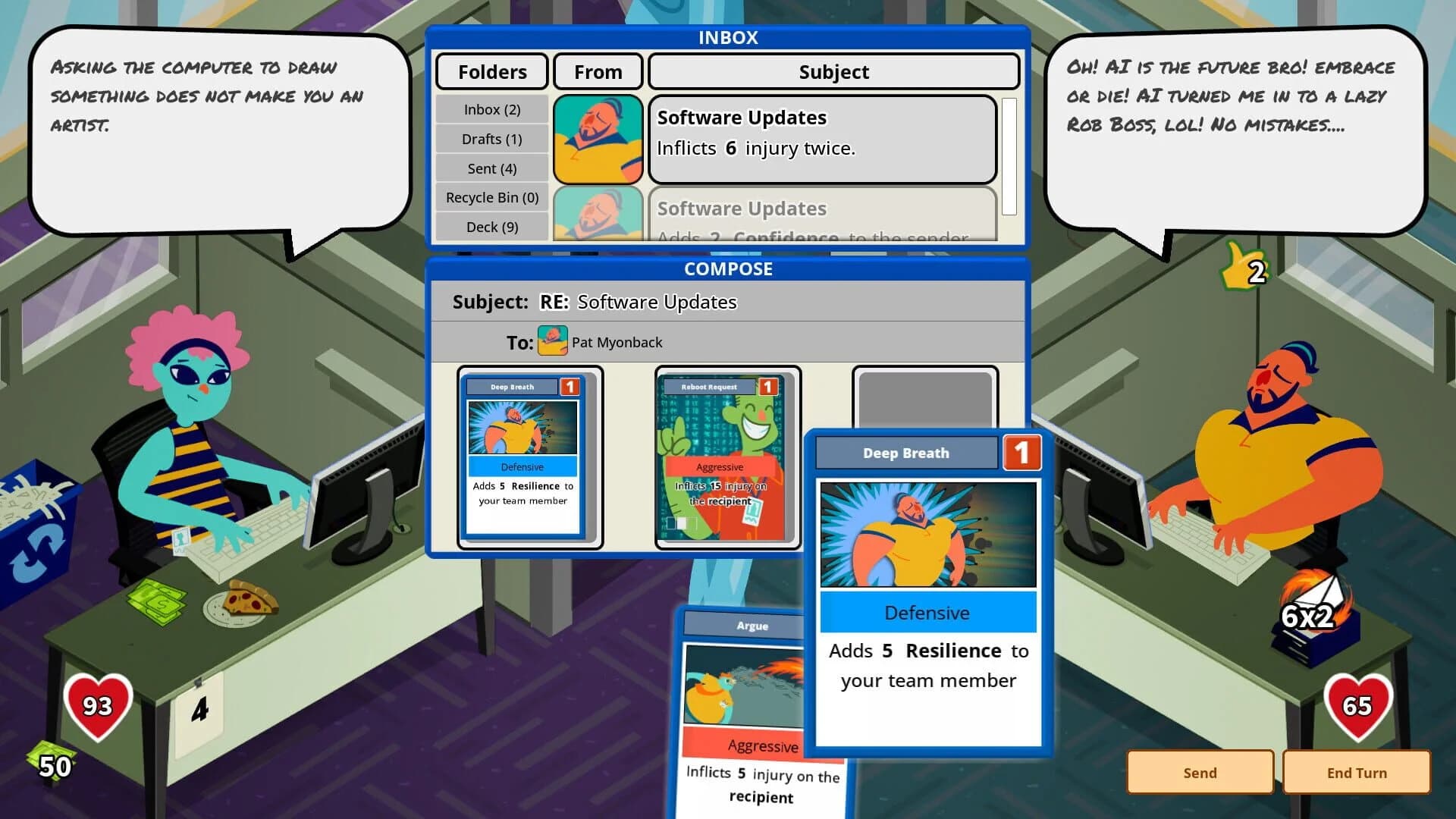Open the Inbox folder showing 2 emails

[x=491, y=109]
